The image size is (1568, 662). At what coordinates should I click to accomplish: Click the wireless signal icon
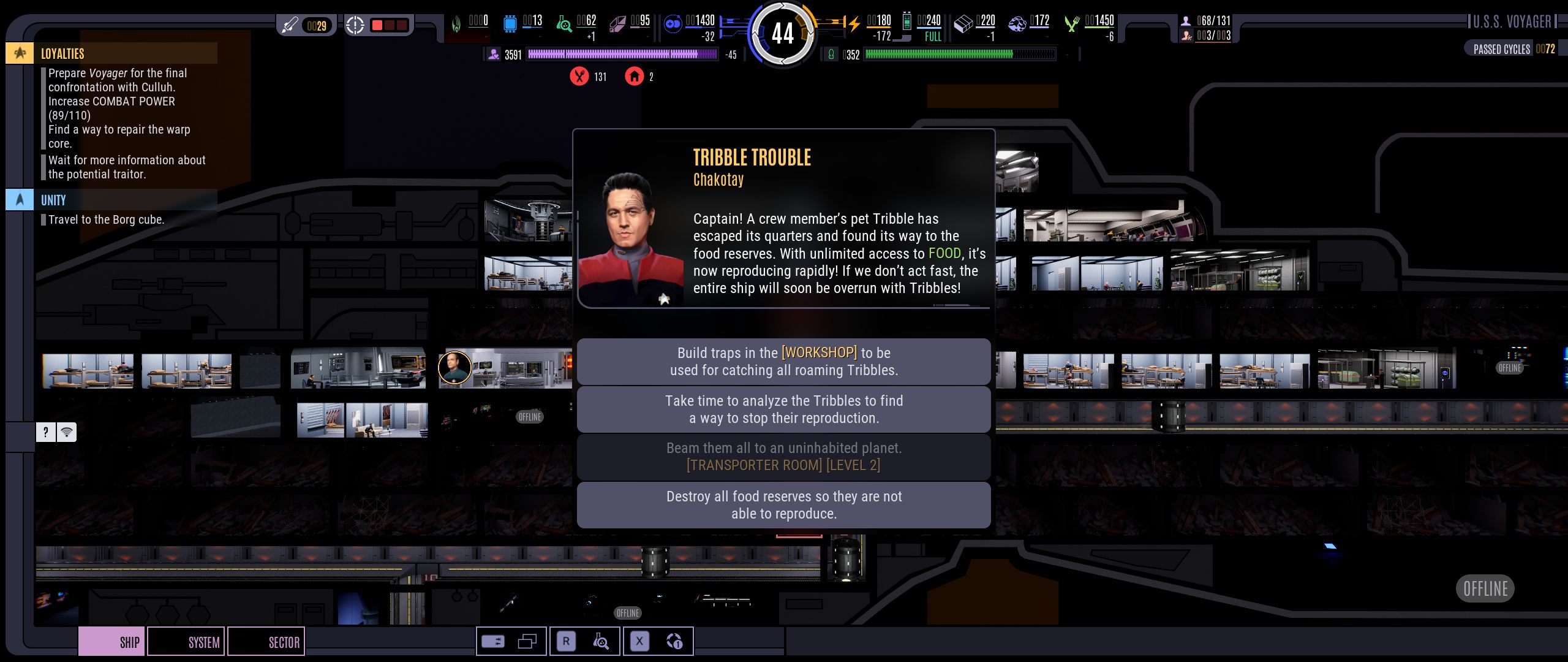[67, 432]
